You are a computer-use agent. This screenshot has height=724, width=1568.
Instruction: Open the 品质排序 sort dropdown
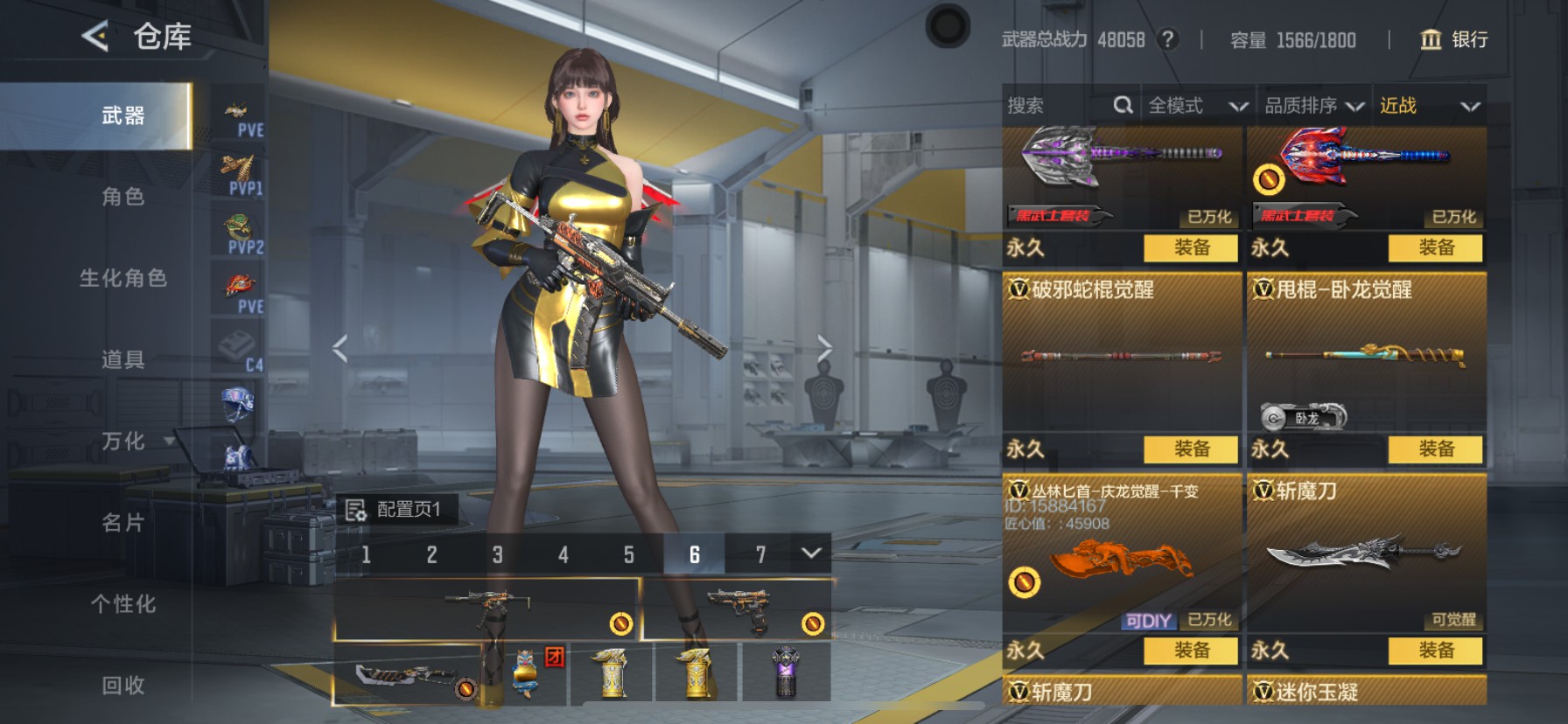1313,106
